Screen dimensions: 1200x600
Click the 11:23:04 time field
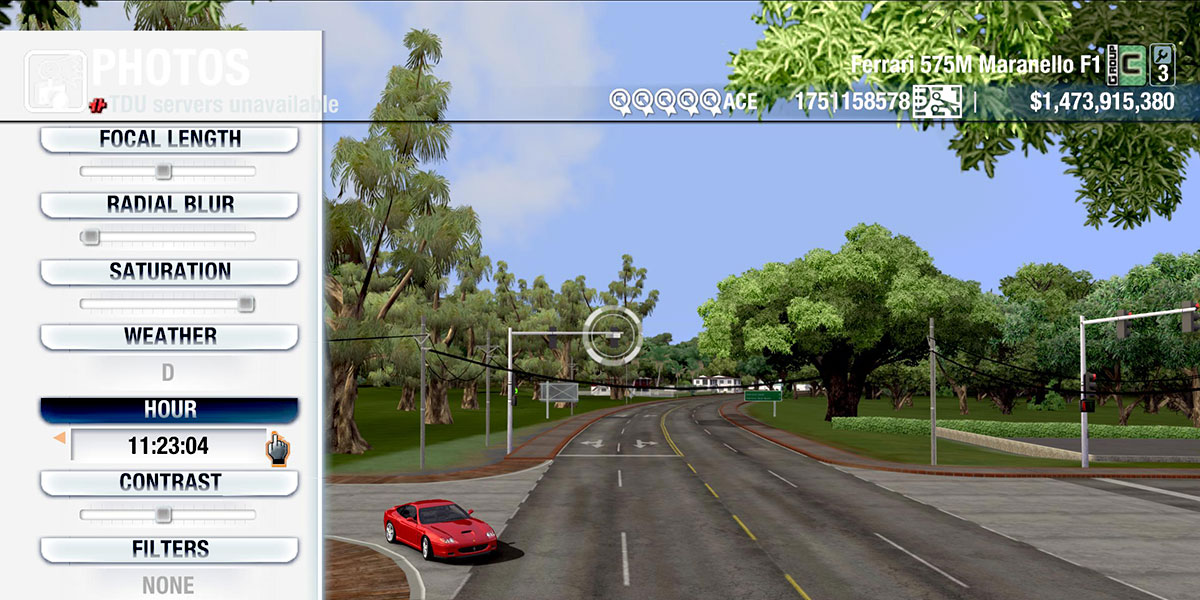click(x=168, y=445)
